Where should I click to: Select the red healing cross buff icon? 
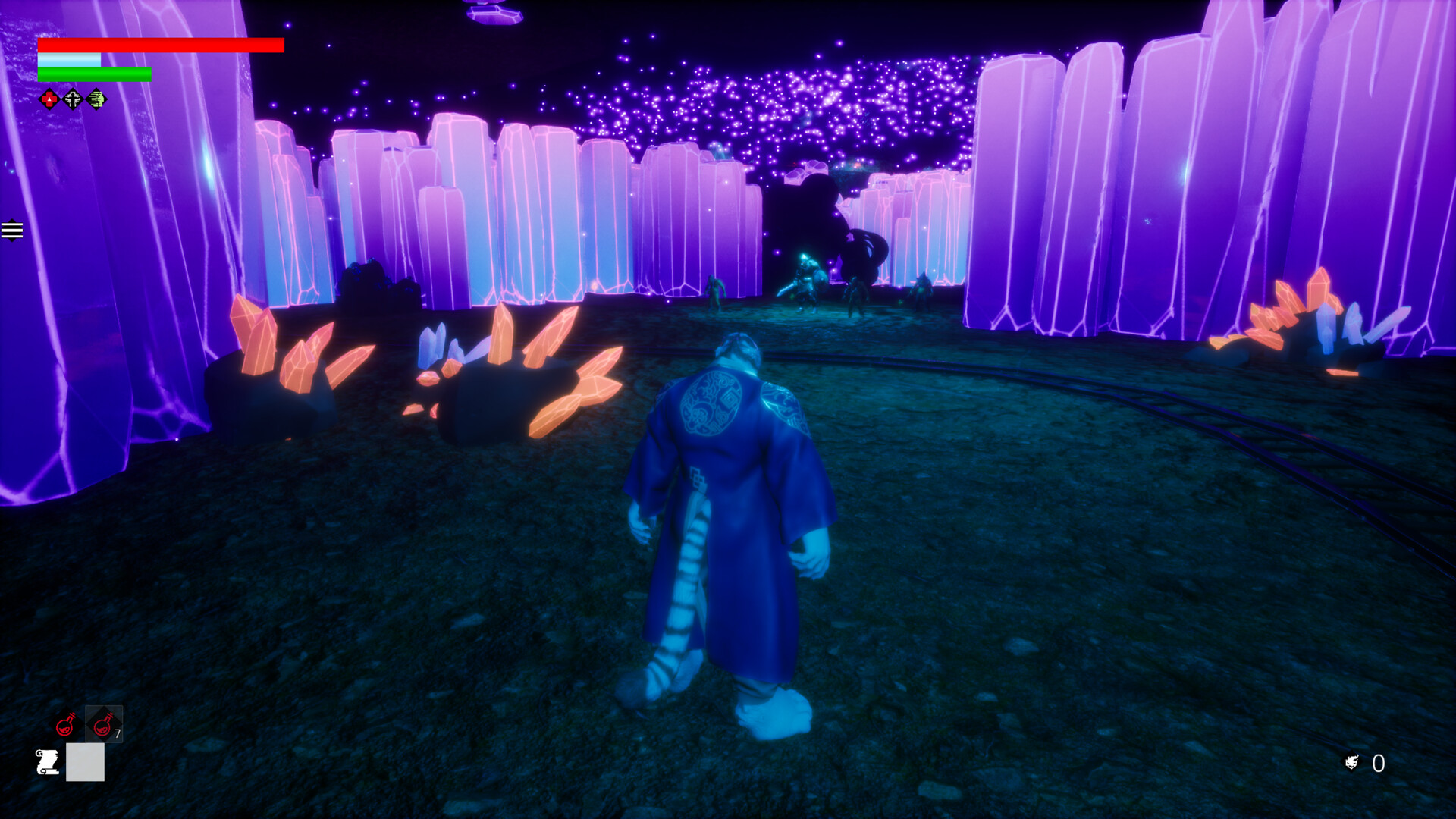(x=49, y=99)
